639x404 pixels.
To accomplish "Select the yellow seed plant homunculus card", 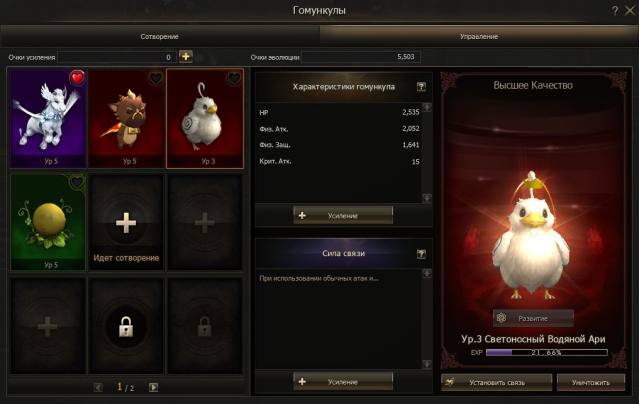I will click(x=47, y=222).
